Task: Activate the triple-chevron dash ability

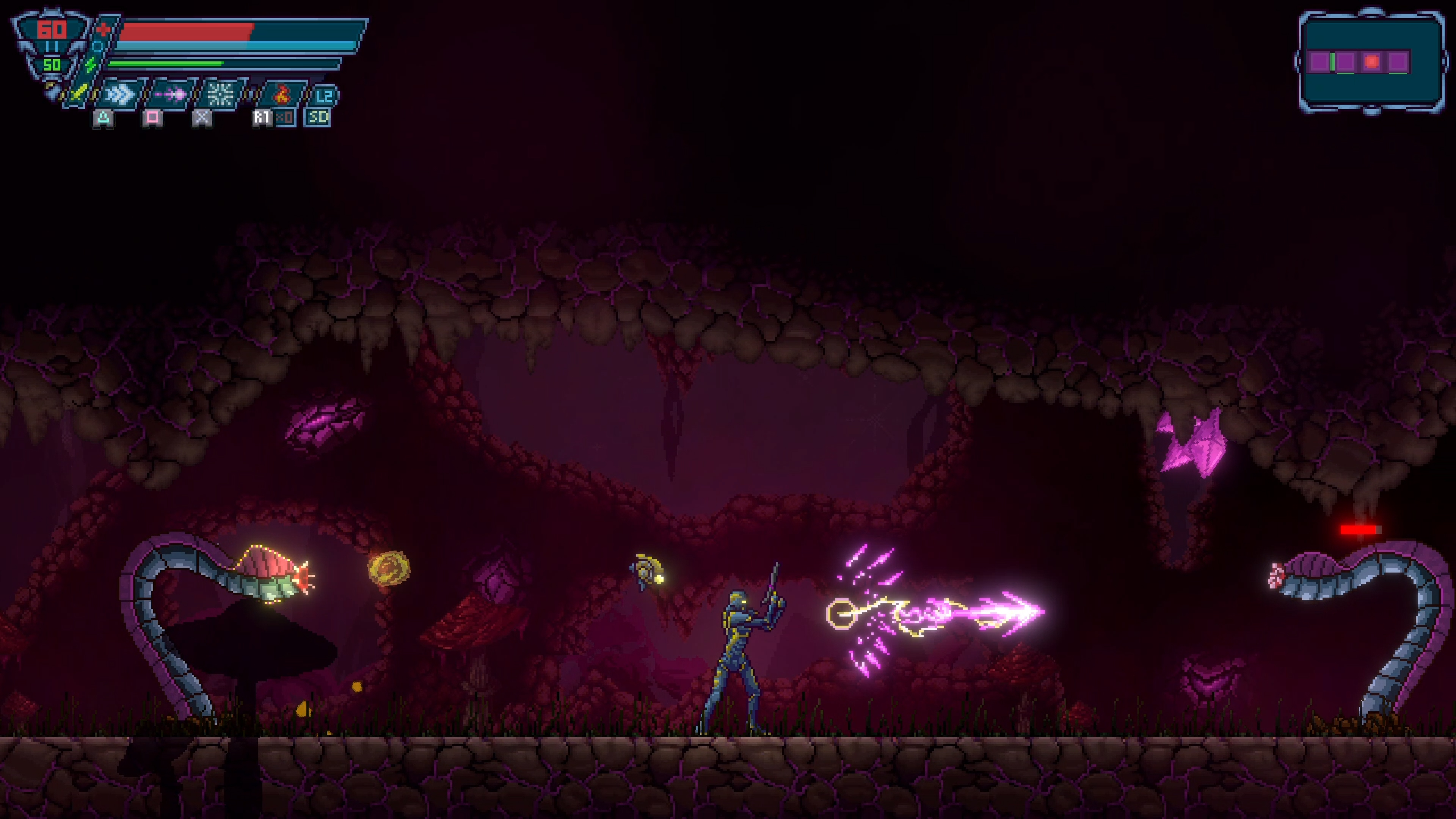Action: (120, 94)
